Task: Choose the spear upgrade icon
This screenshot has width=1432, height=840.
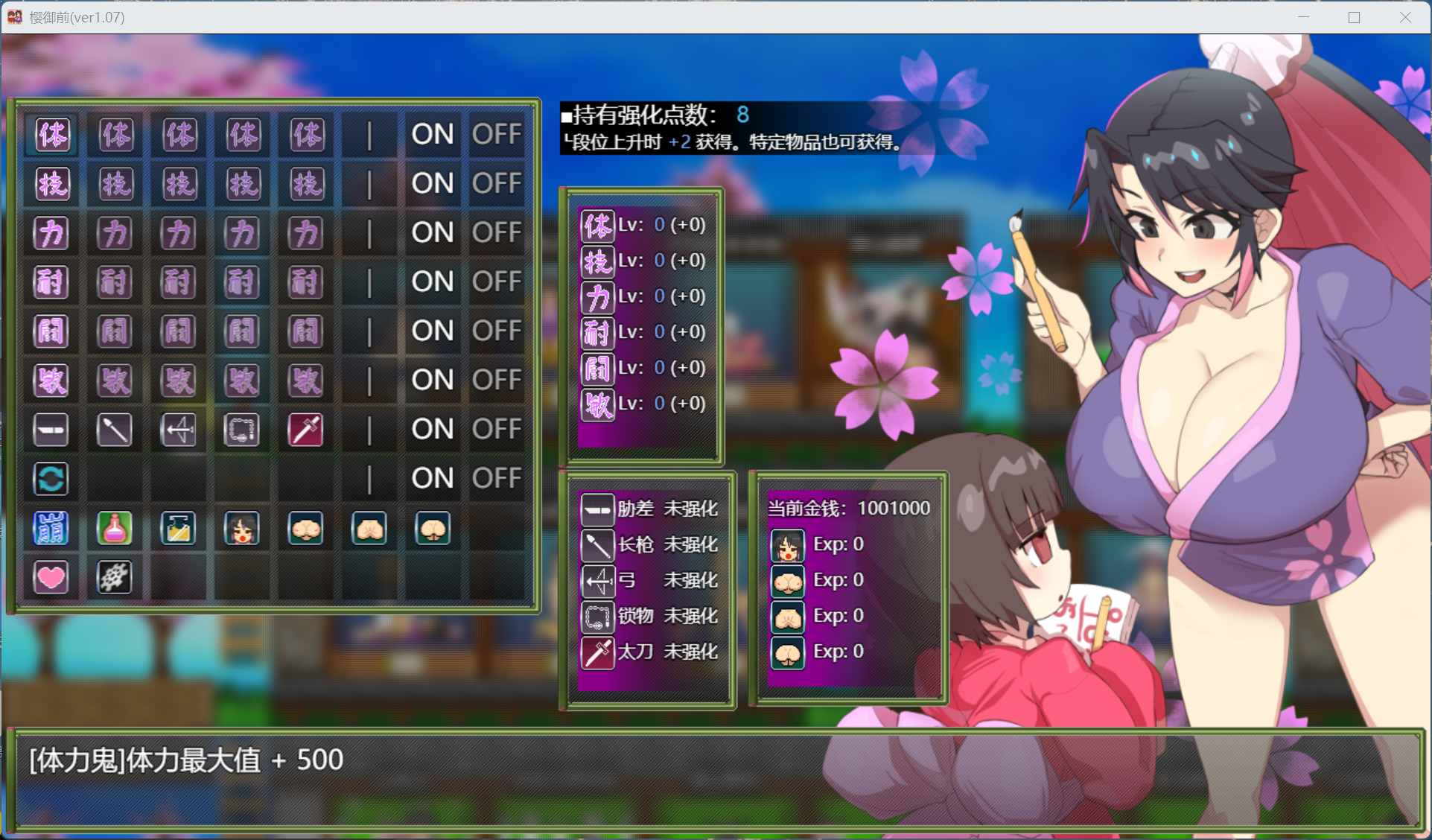Action: (115, 430)
